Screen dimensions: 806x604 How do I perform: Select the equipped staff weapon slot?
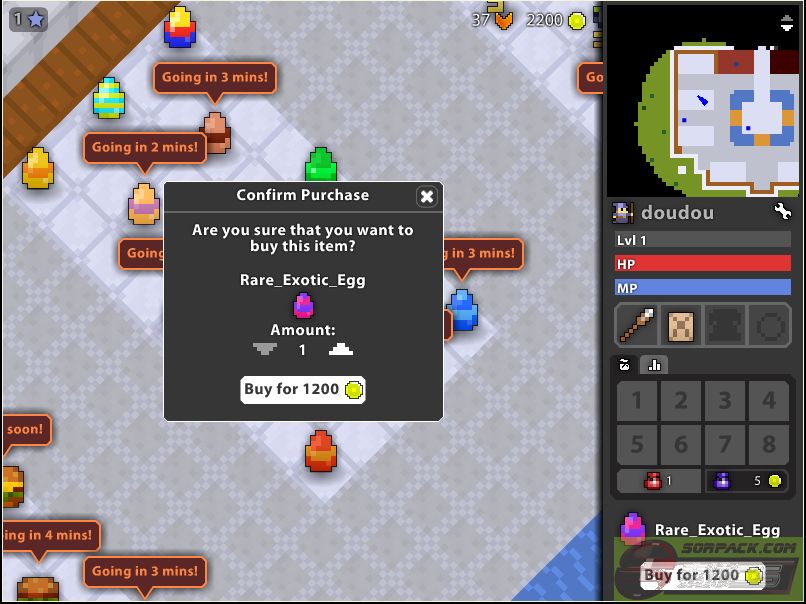point(637,326)
